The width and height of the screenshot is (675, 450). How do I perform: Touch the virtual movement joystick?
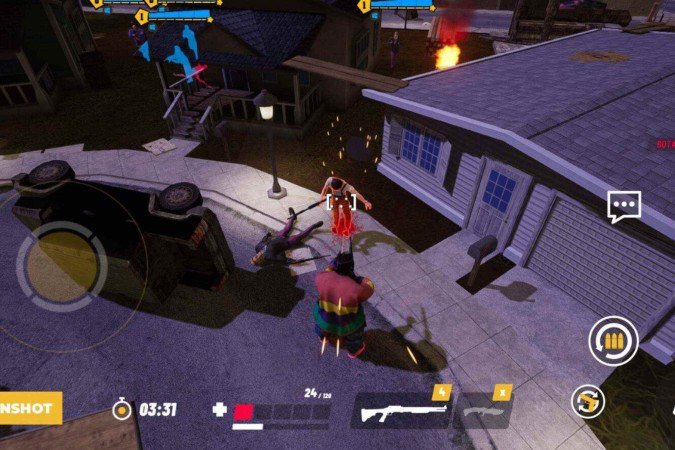(61, 265)
